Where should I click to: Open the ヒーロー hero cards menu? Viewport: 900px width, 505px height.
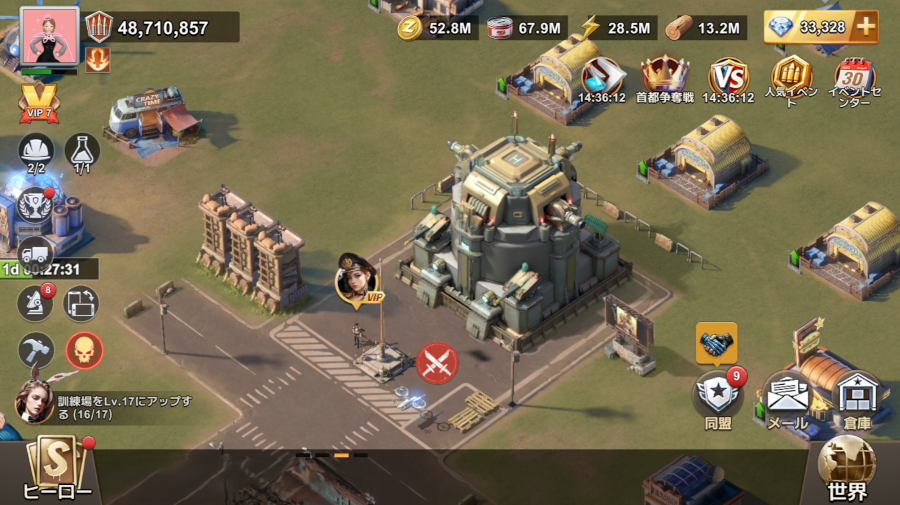[x=57, y=470]
